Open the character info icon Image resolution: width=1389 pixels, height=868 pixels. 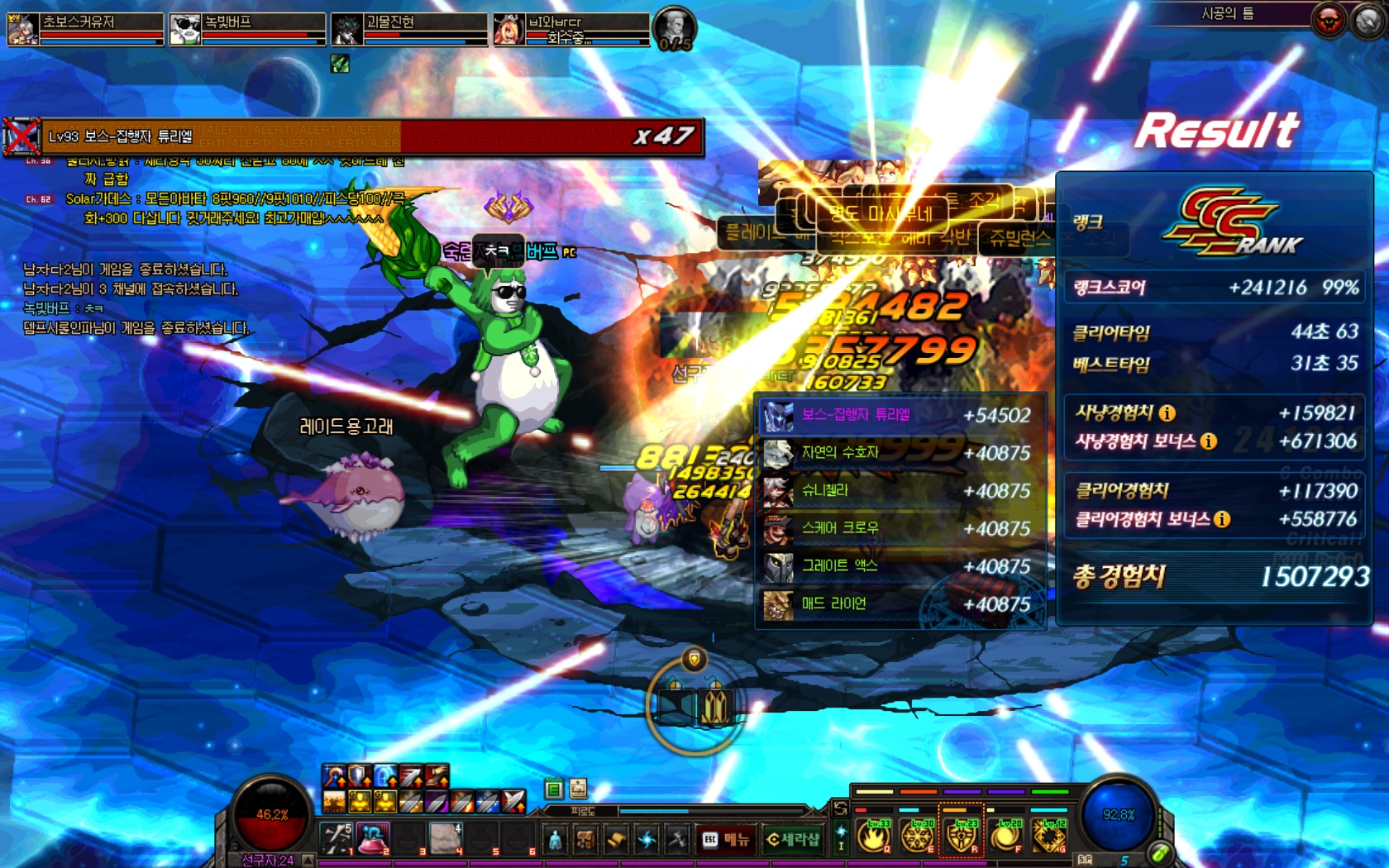point(556,840)
